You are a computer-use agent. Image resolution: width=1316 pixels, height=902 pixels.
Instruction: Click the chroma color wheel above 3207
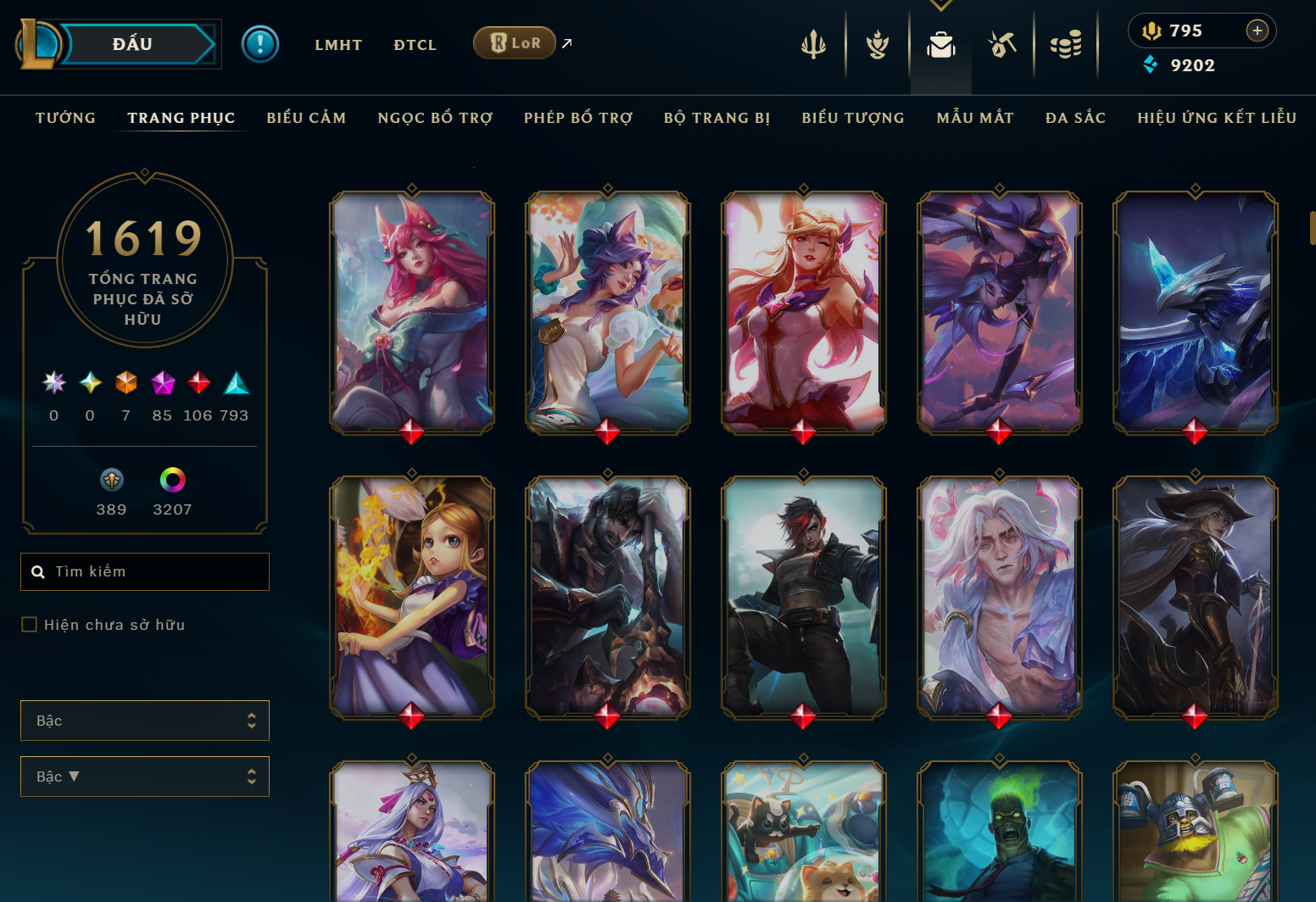coord(172,482)
